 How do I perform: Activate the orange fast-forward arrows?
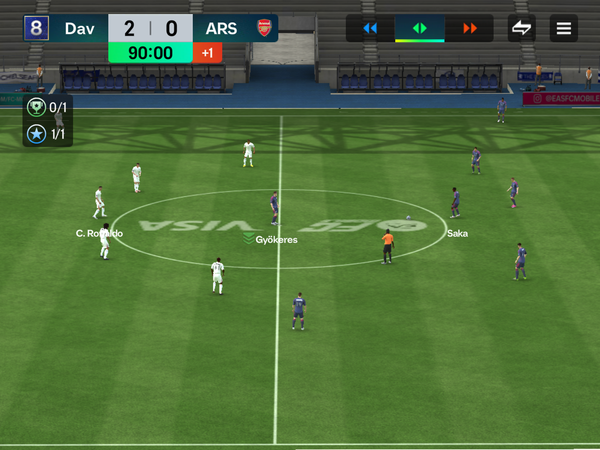pos(470,28)
